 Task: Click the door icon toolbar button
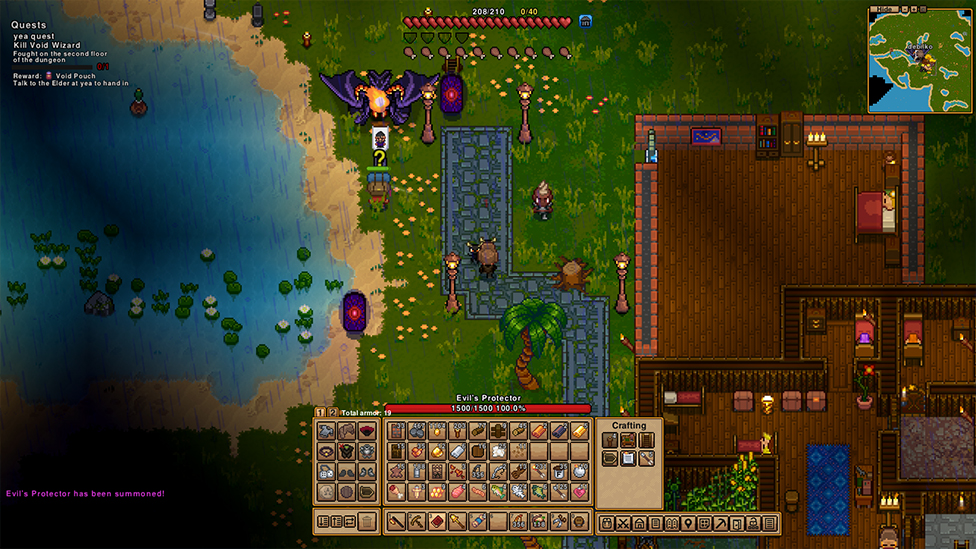point(737,523)
